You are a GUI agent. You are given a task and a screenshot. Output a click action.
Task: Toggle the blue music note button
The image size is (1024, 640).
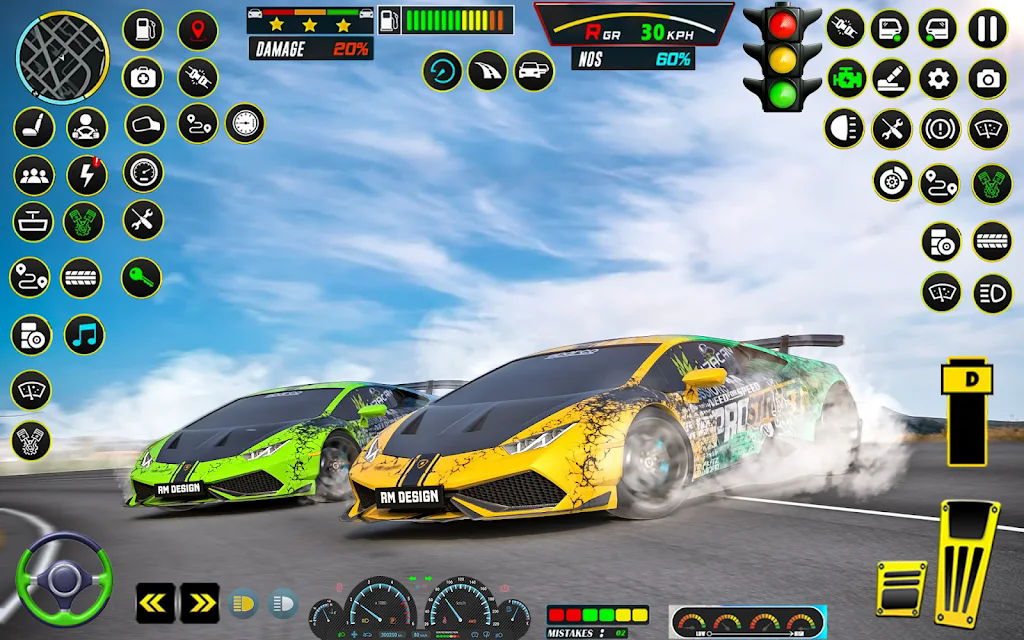(85, 335)
